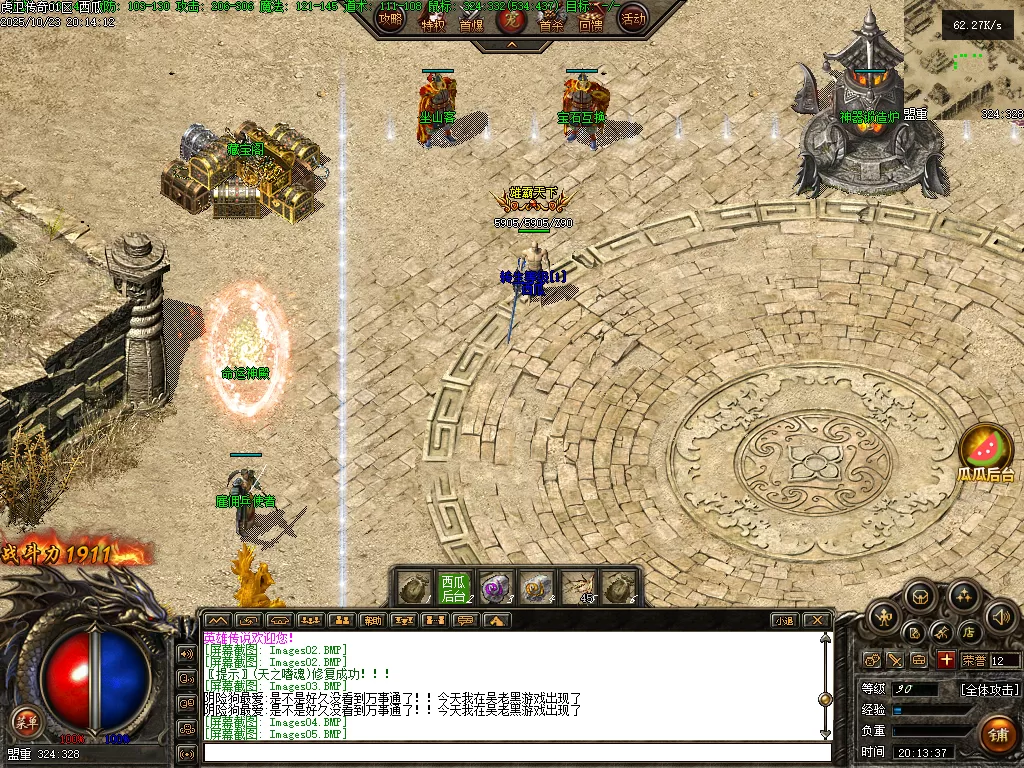Open the 铺 stall button

tap(996, 735)
